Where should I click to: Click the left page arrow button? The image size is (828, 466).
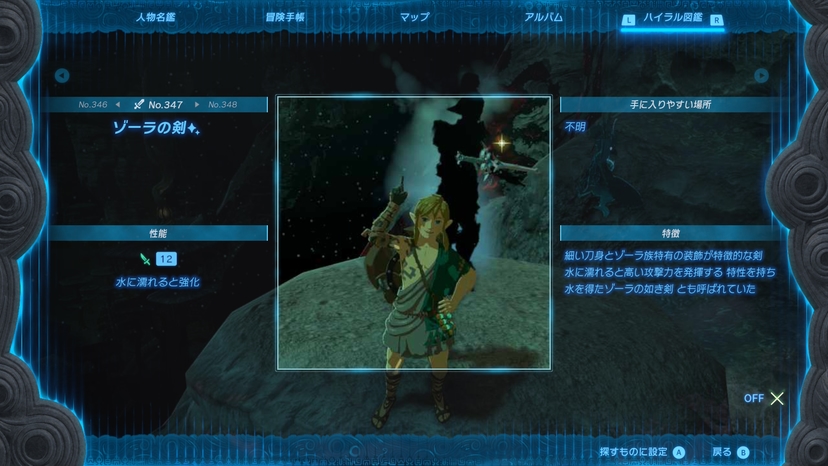(x=62, y=75)
